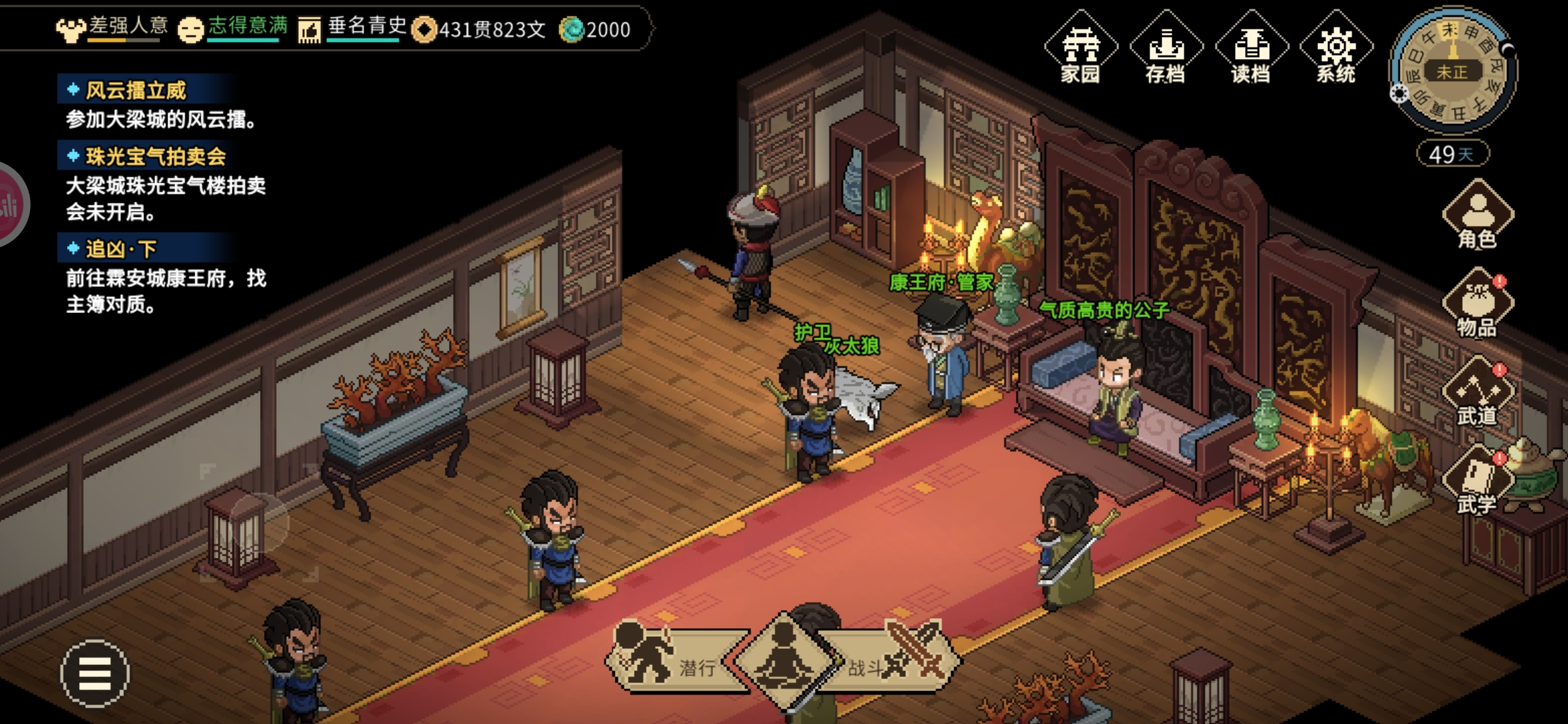1568x724 pixels.
Task: Open the 家园 homestead menu
Action: (1080, 48)
